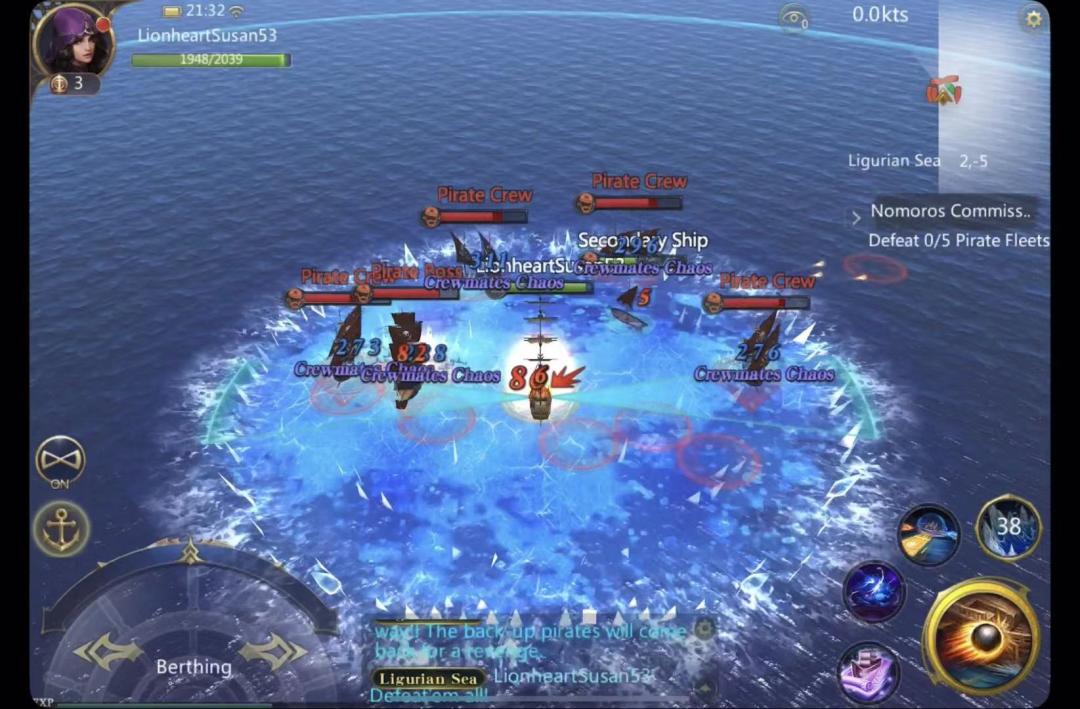Open chat settings gear
This screenshot has height=709, width=1080.
pos(704,629)
